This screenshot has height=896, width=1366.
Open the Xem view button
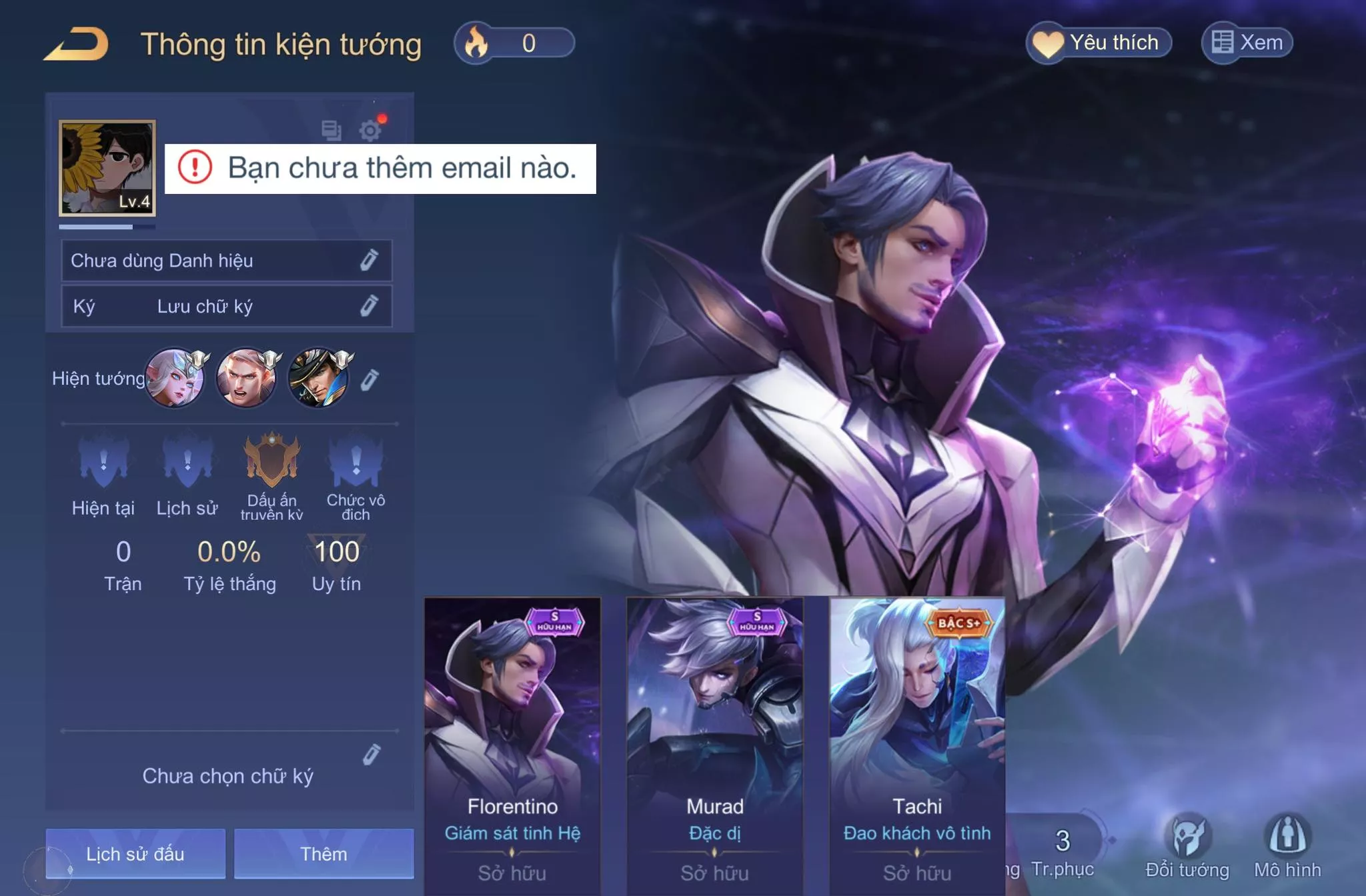coord(1247,43)
